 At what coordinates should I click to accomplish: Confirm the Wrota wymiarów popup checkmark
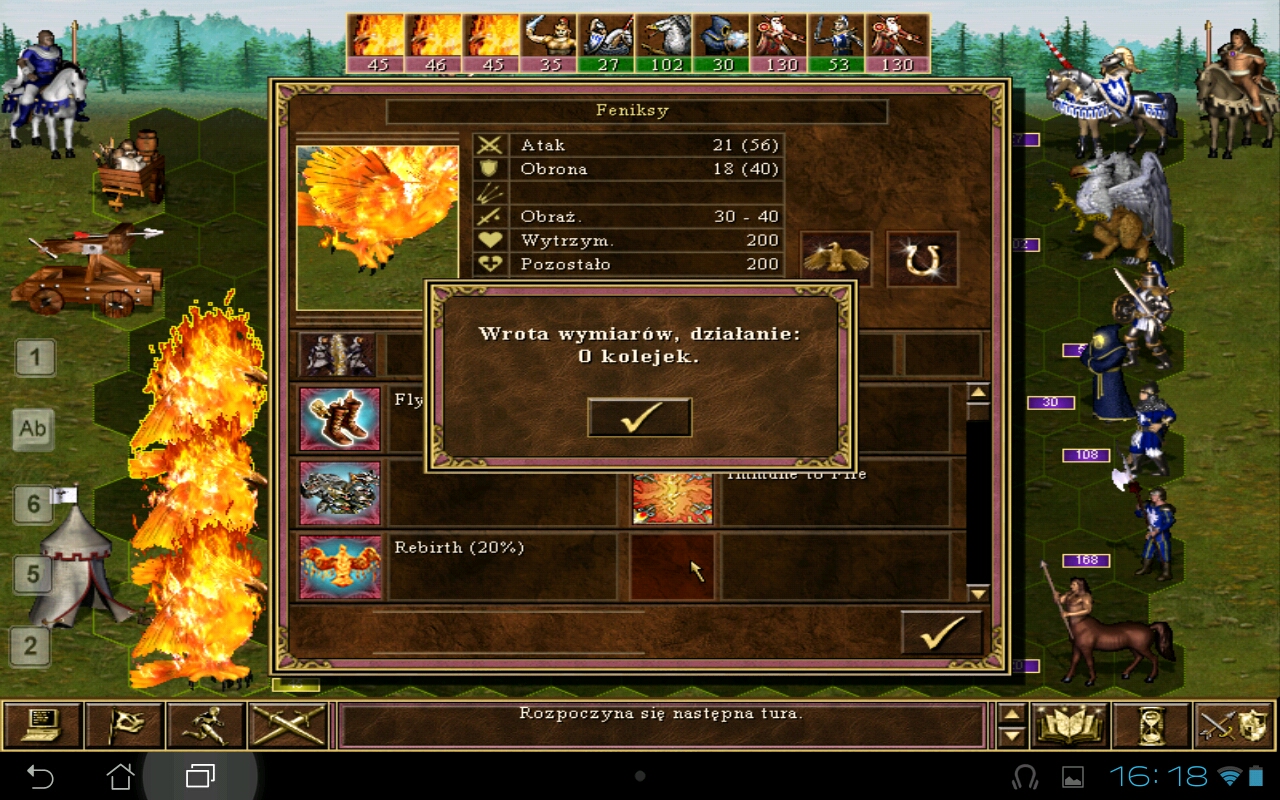pos(639,418)
